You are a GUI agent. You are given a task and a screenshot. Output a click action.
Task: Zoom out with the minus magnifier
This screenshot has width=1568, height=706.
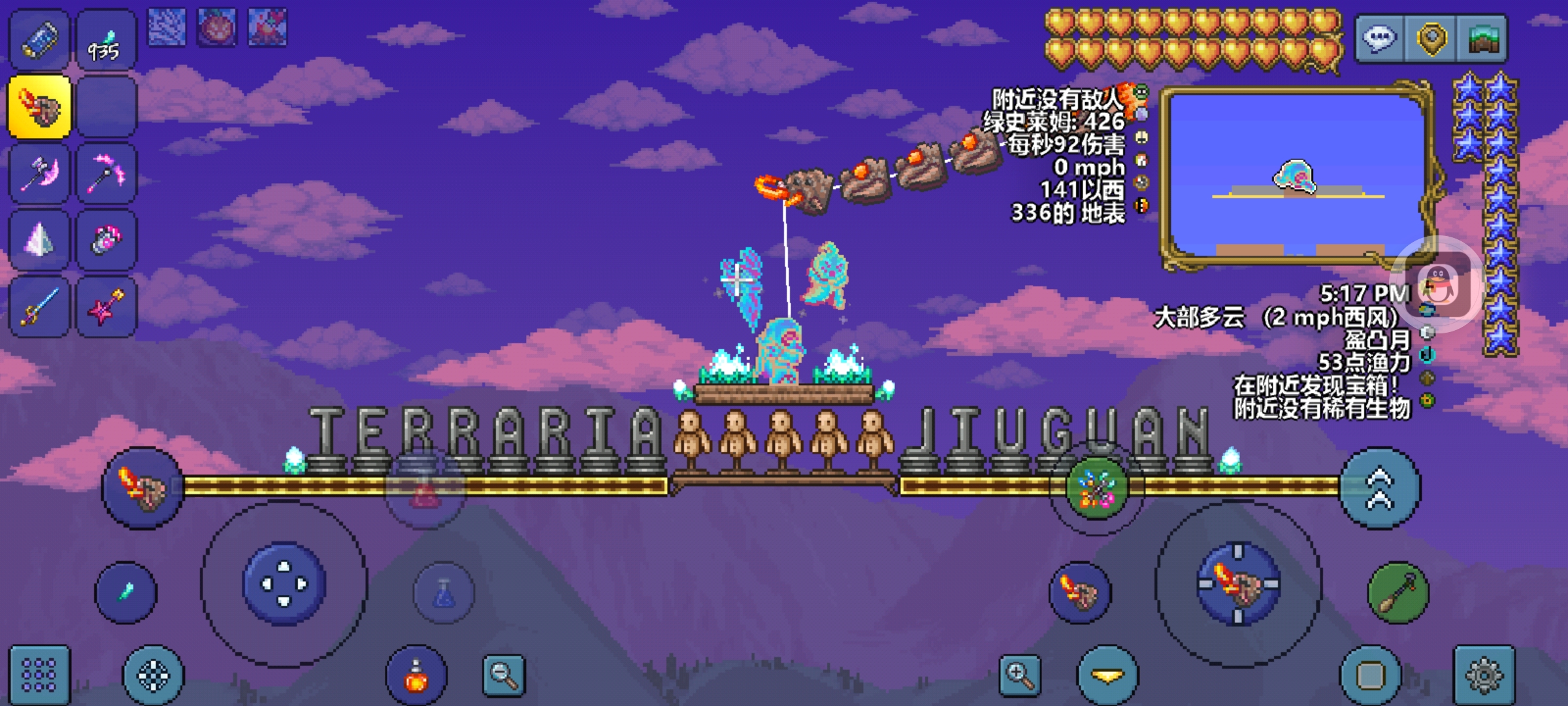click(x=504, y=675)
